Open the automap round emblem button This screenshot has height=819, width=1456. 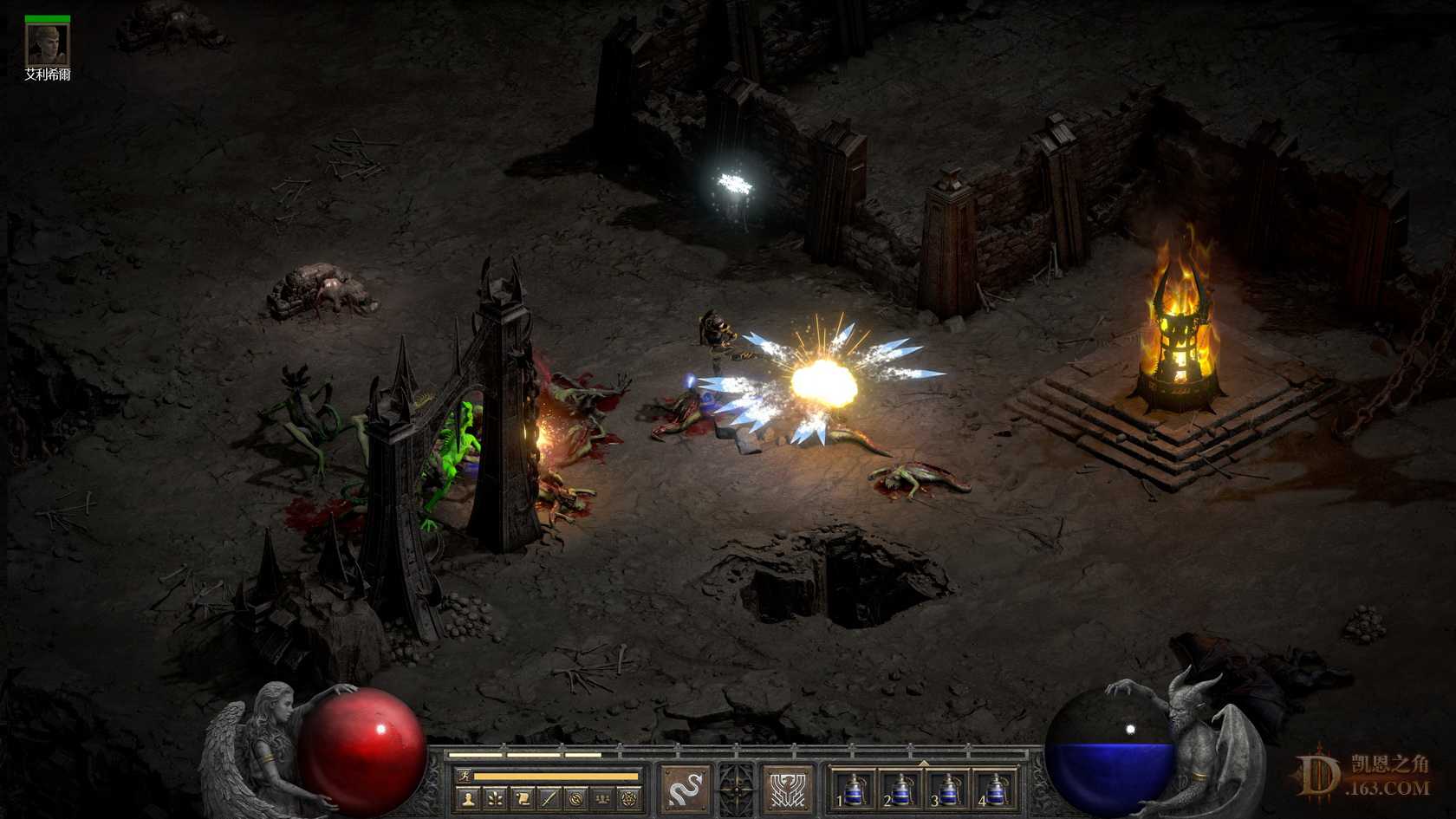tap(575, 799)
